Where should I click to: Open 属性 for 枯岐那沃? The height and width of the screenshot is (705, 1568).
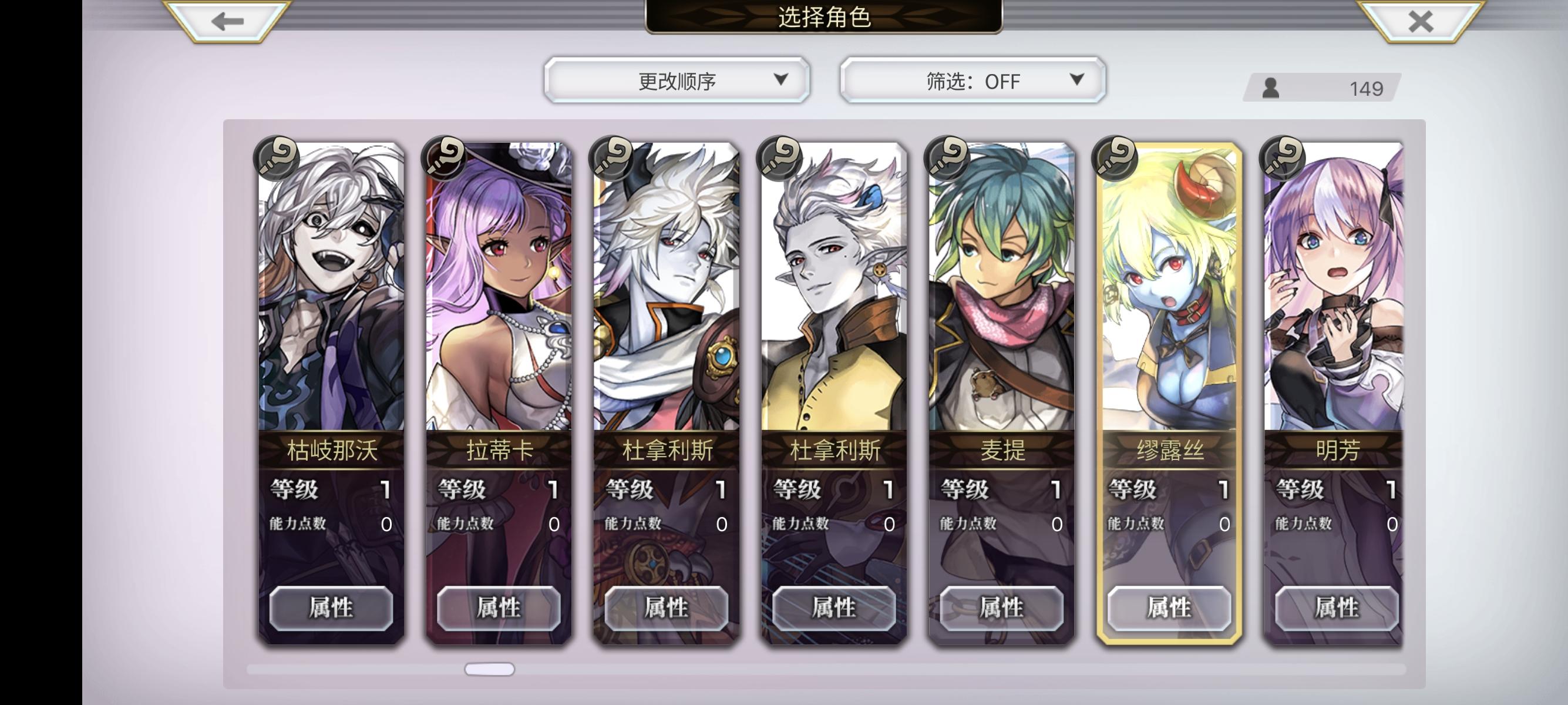tap(329, 607)
